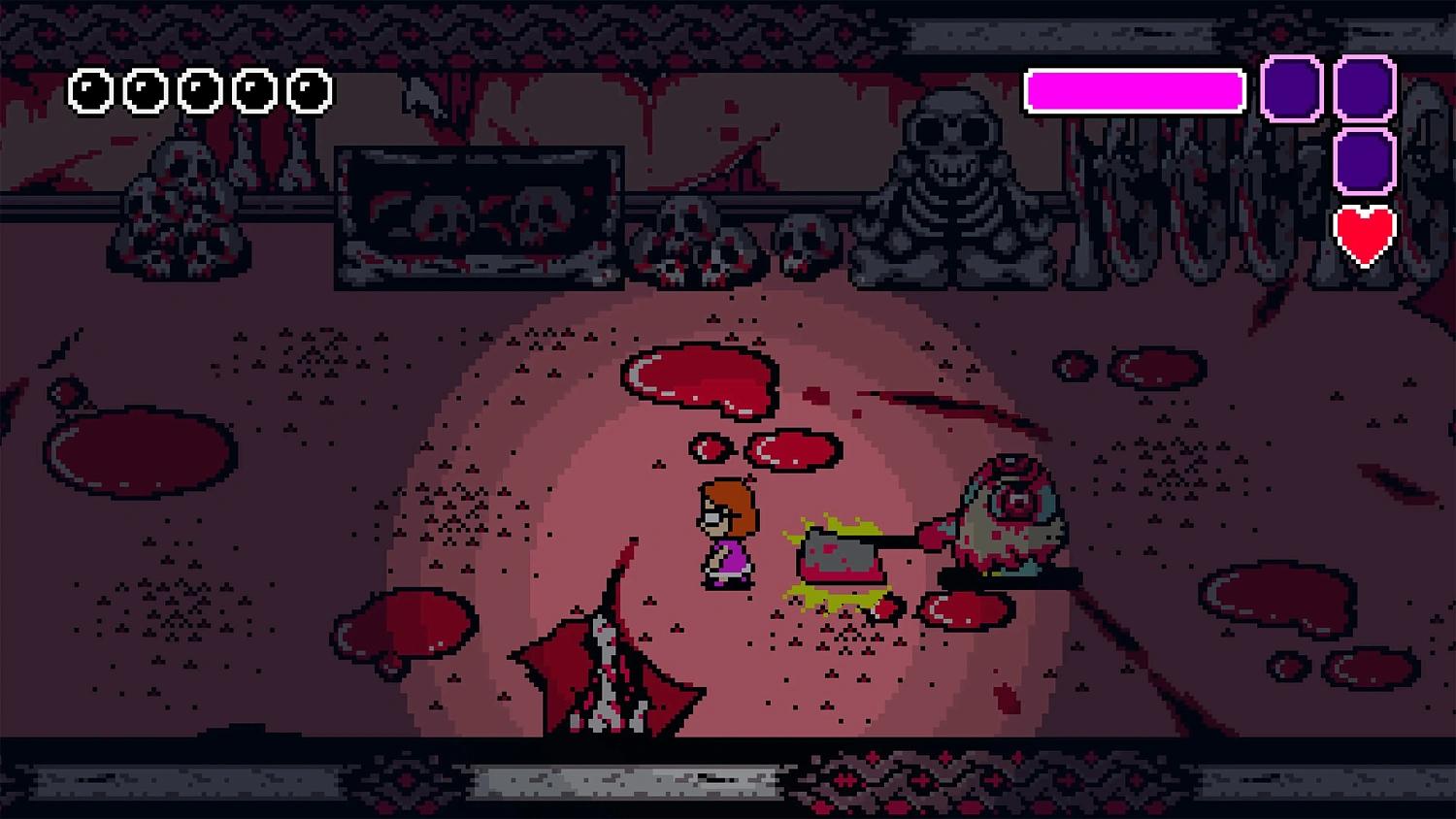Expand the middle orb icon in the counter row

[200, 92]
